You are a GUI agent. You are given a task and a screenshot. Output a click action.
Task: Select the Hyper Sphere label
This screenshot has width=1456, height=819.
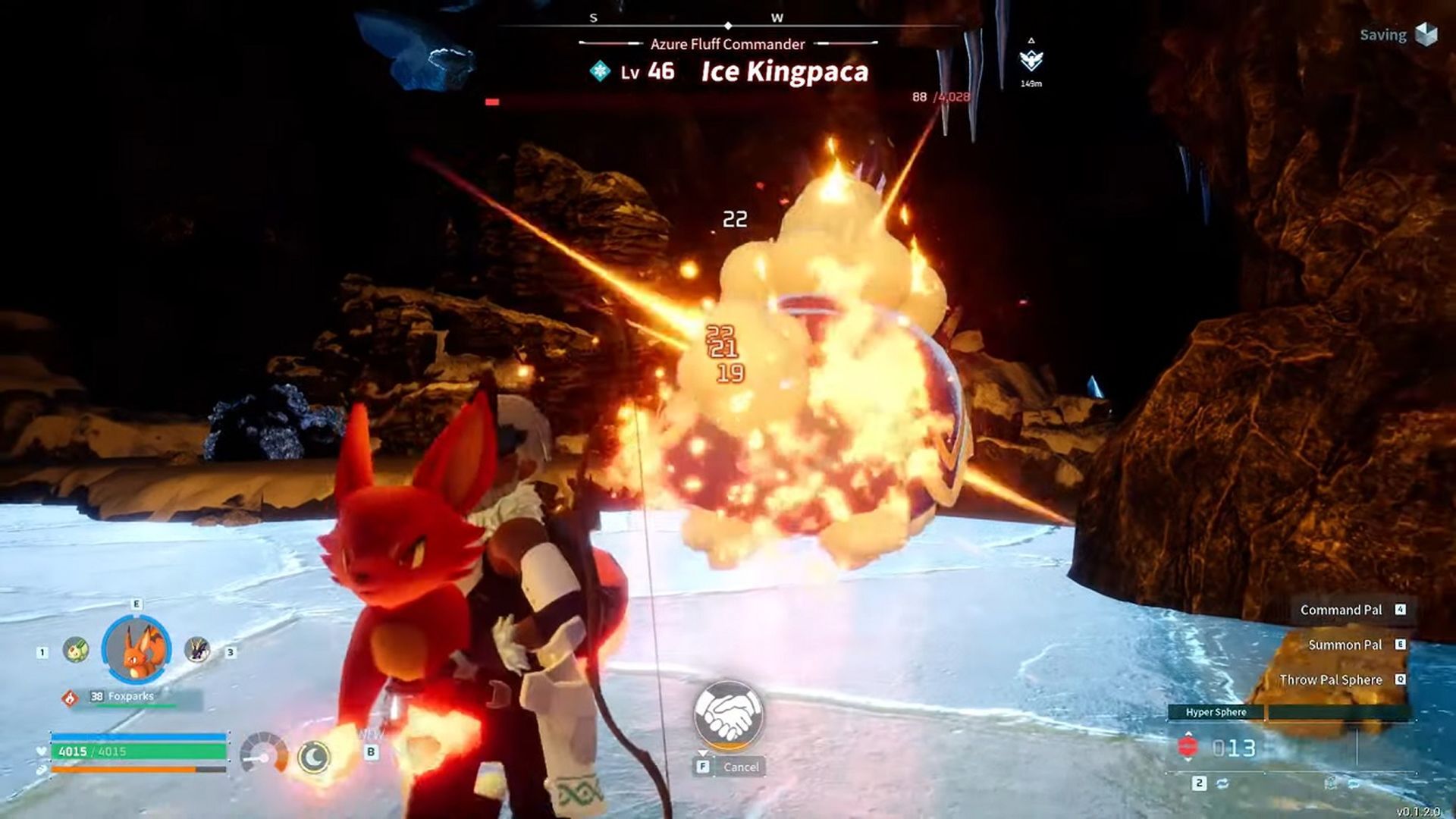[x=1216, y=712]
